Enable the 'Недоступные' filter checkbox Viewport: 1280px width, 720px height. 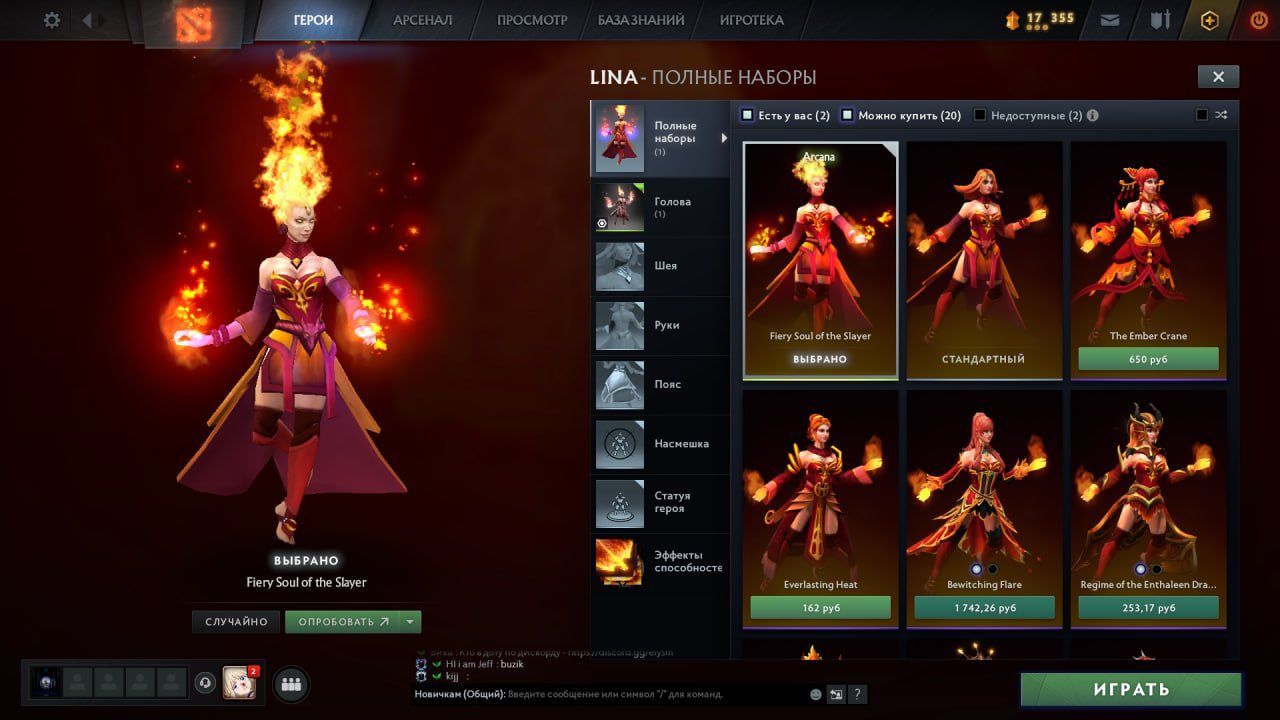(x=980, y=115)
